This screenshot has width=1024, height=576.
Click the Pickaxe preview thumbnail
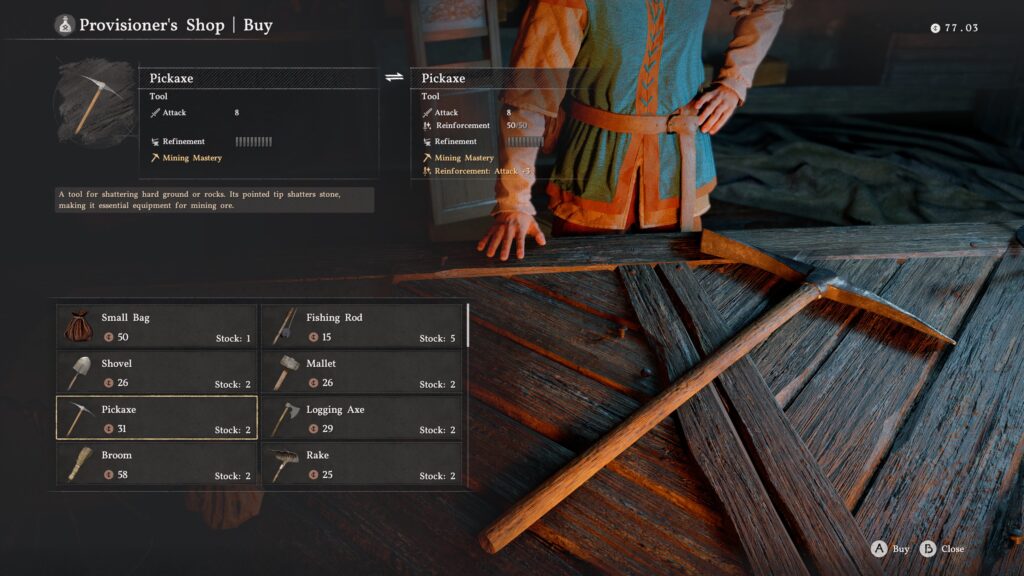96,103
